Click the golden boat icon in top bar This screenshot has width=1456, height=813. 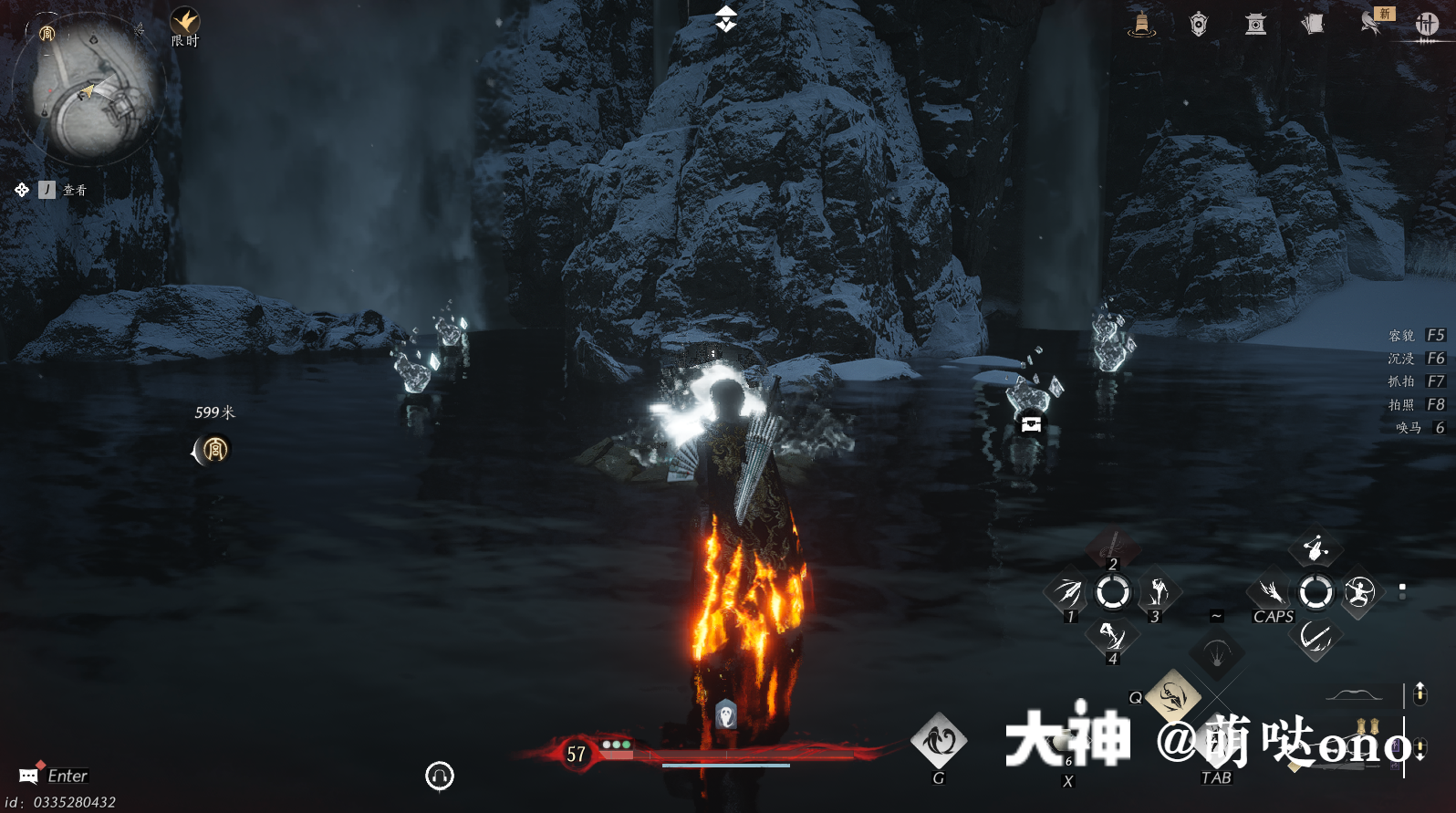[1141, 24]
